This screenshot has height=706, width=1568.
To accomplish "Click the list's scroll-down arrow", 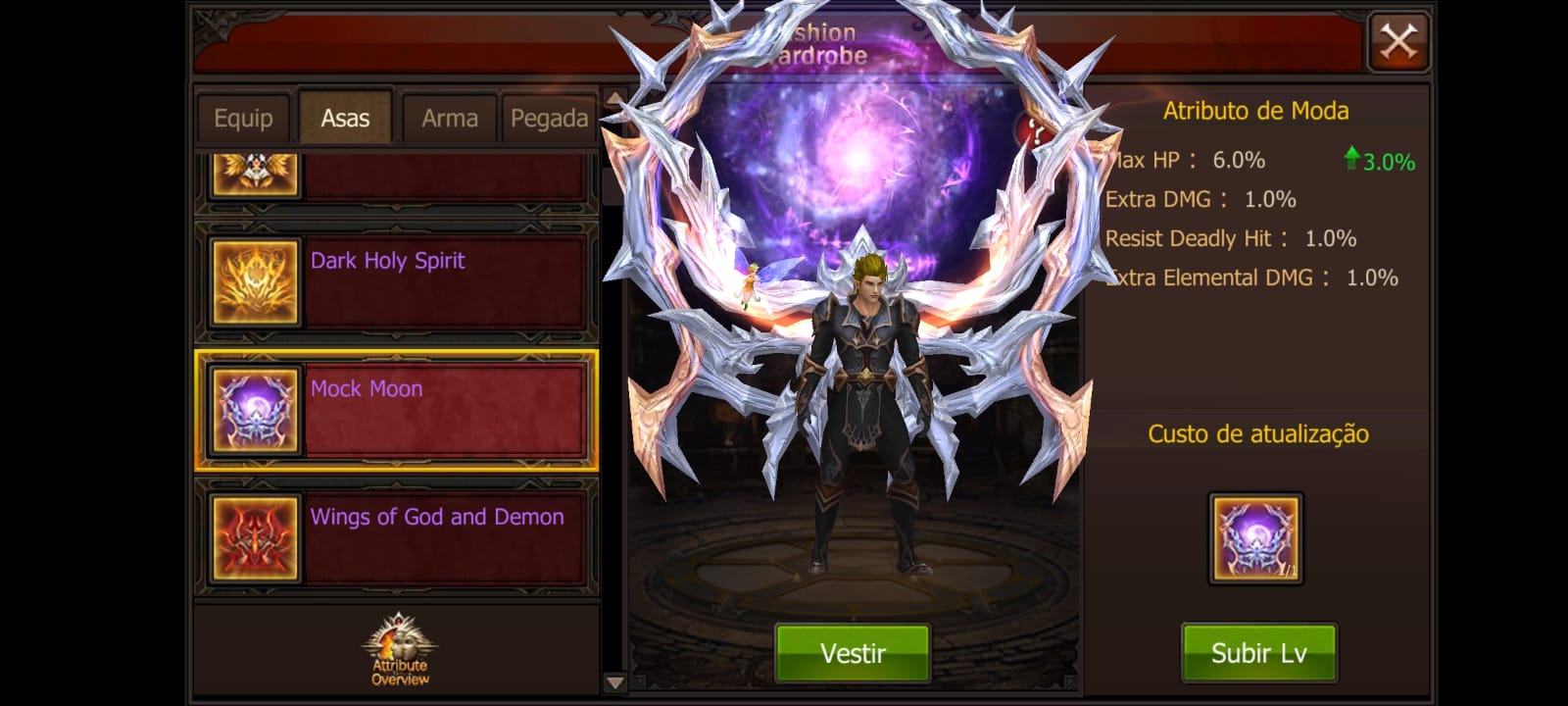I will pos(614,682).
